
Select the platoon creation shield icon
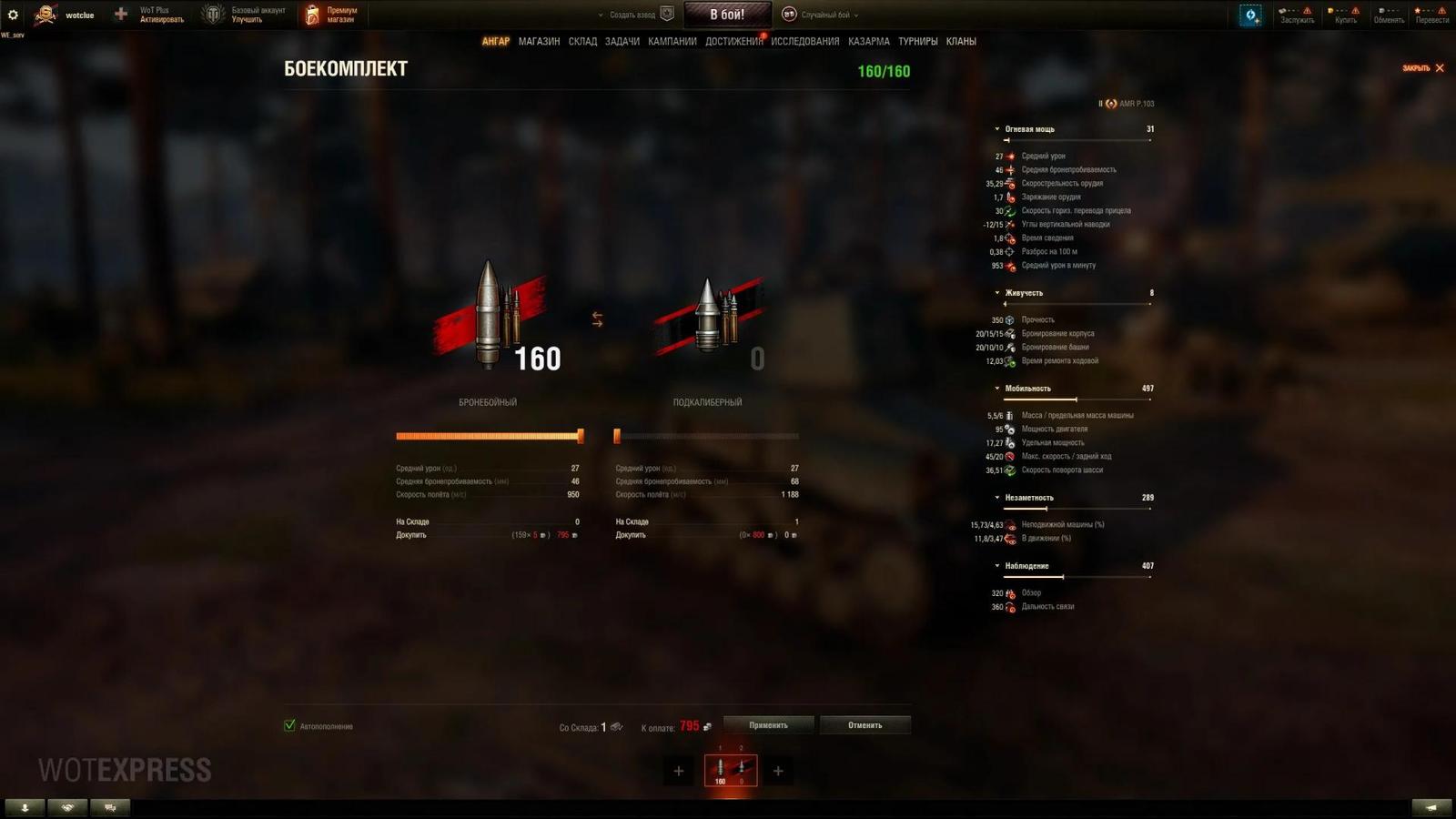[669, 14]
